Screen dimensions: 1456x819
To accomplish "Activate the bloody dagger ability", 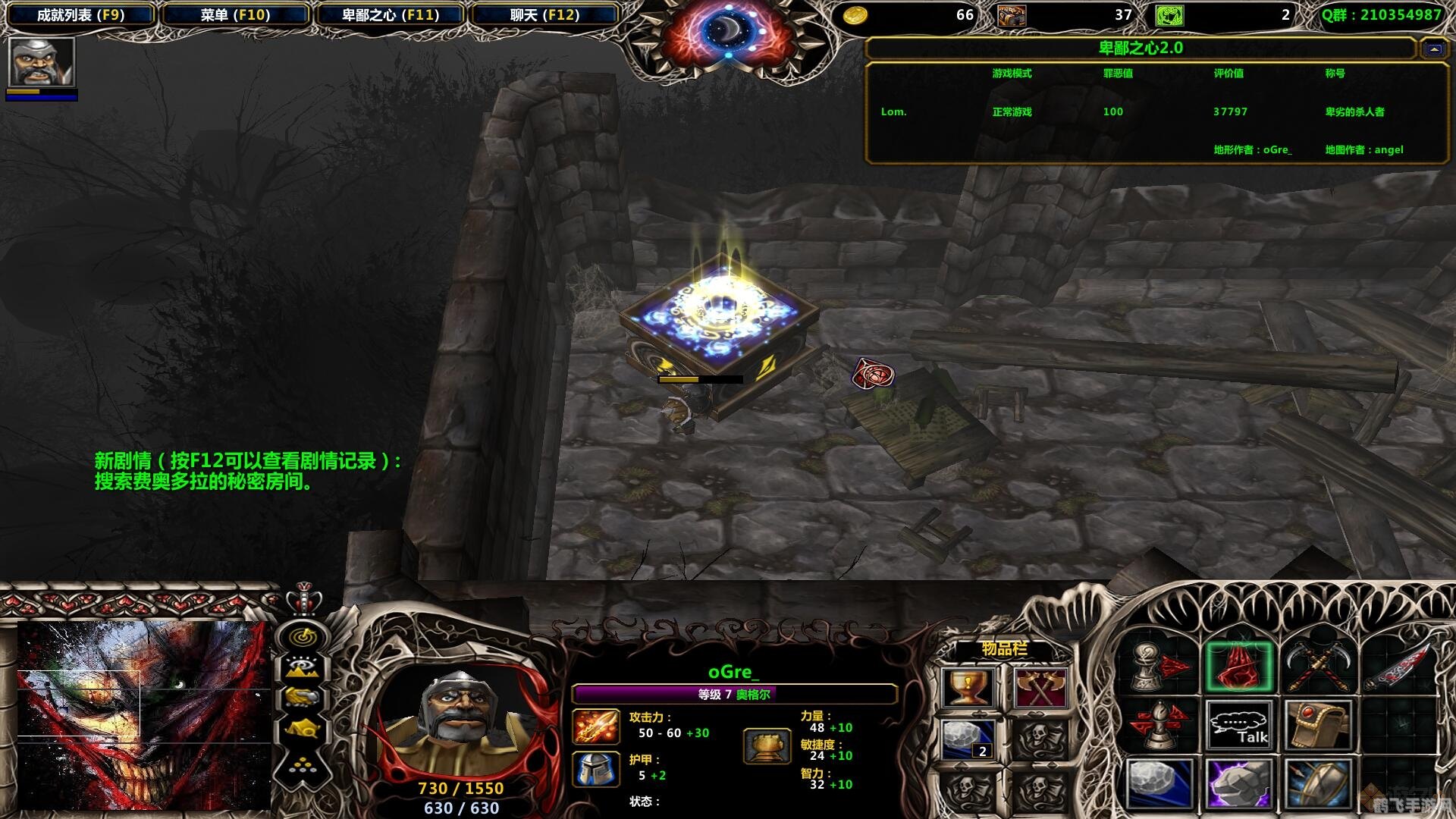I will [1398, 667].
